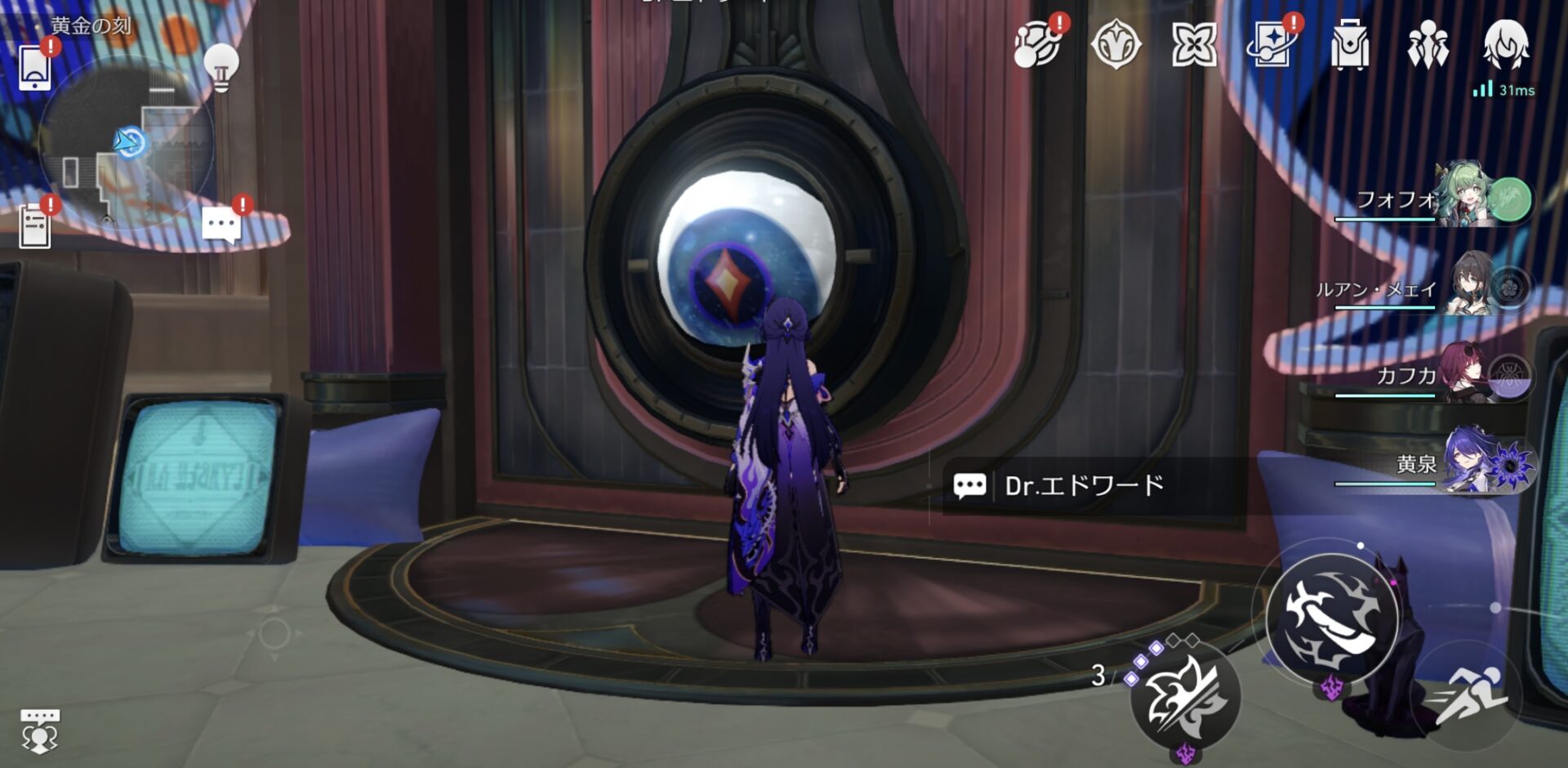Open the mission log clipboard icon
The image size is (1568, 768).
(x=34, y=225)
